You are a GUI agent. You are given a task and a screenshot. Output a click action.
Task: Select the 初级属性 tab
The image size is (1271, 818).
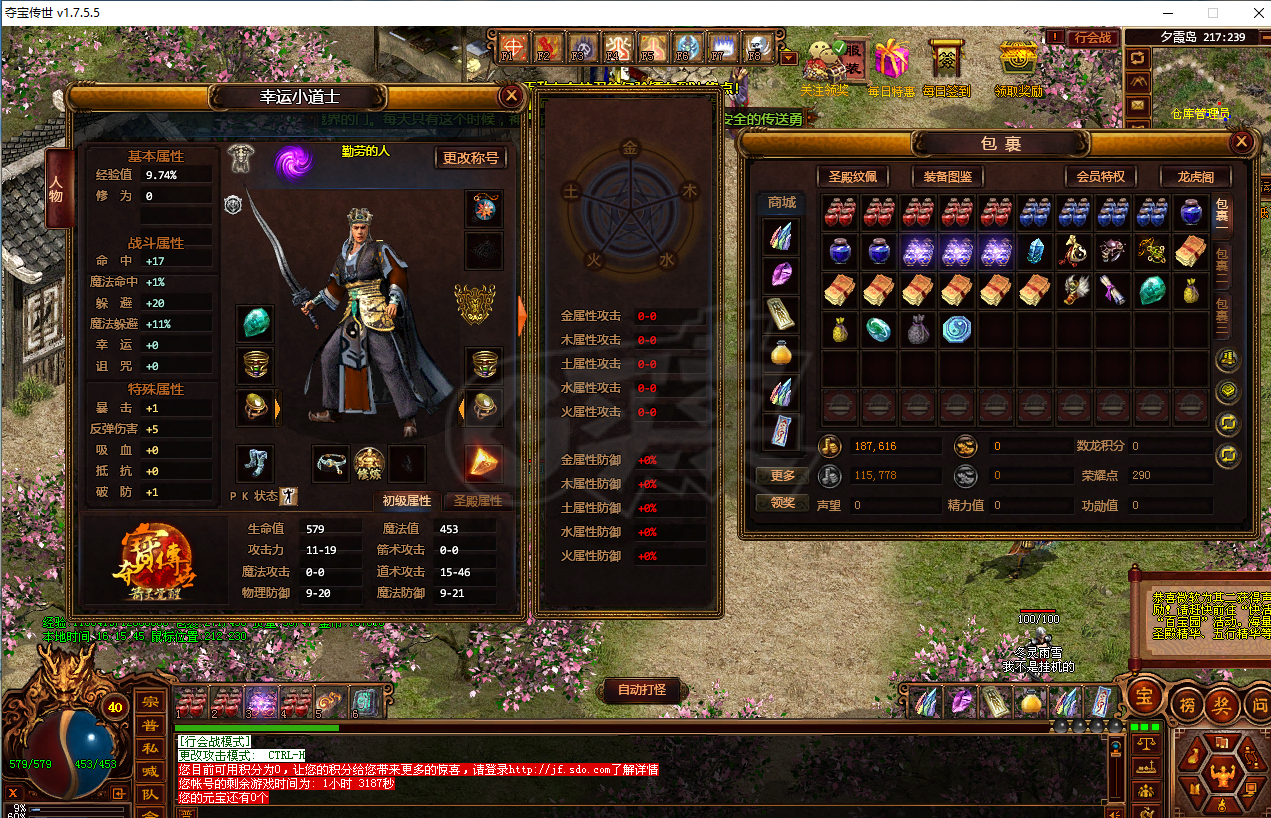tap(406, 501)
